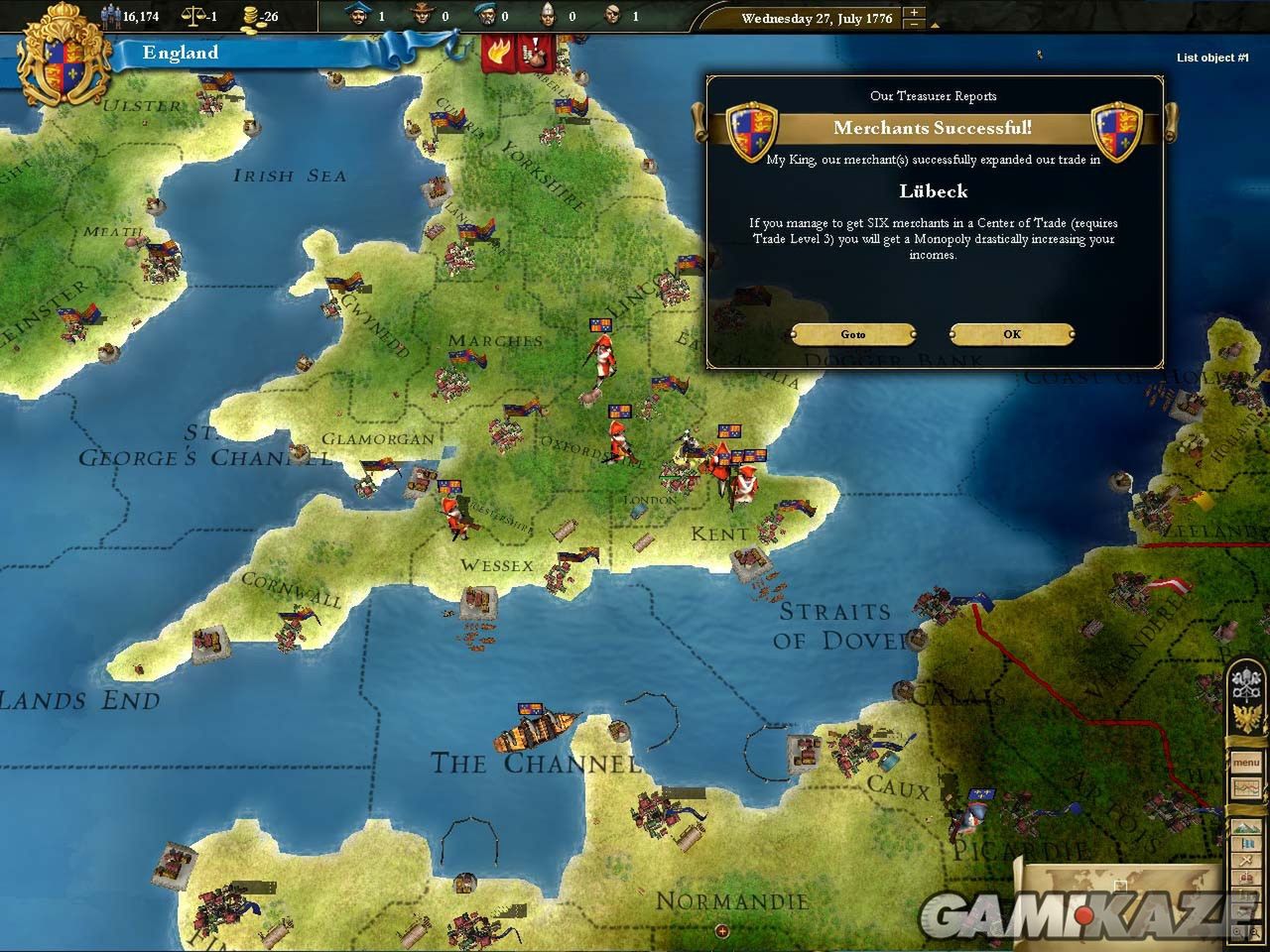The width and height of the screenshot is (1270, 952).
Task: Open the Holy Roman Empire eagle icon
Action: [1245, 716]
